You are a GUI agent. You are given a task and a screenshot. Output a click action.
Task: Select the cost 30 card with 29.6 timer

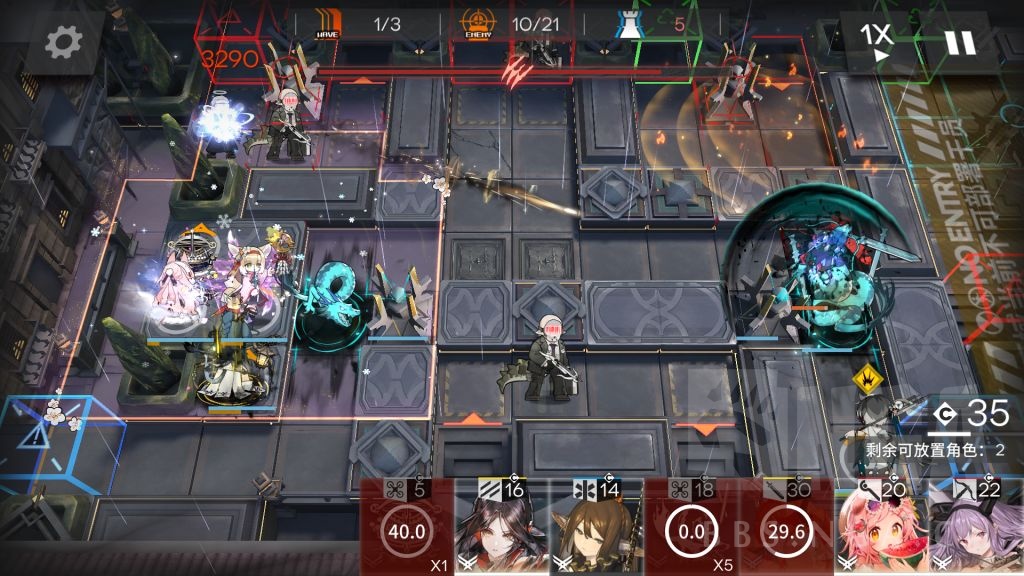[786, 527]
